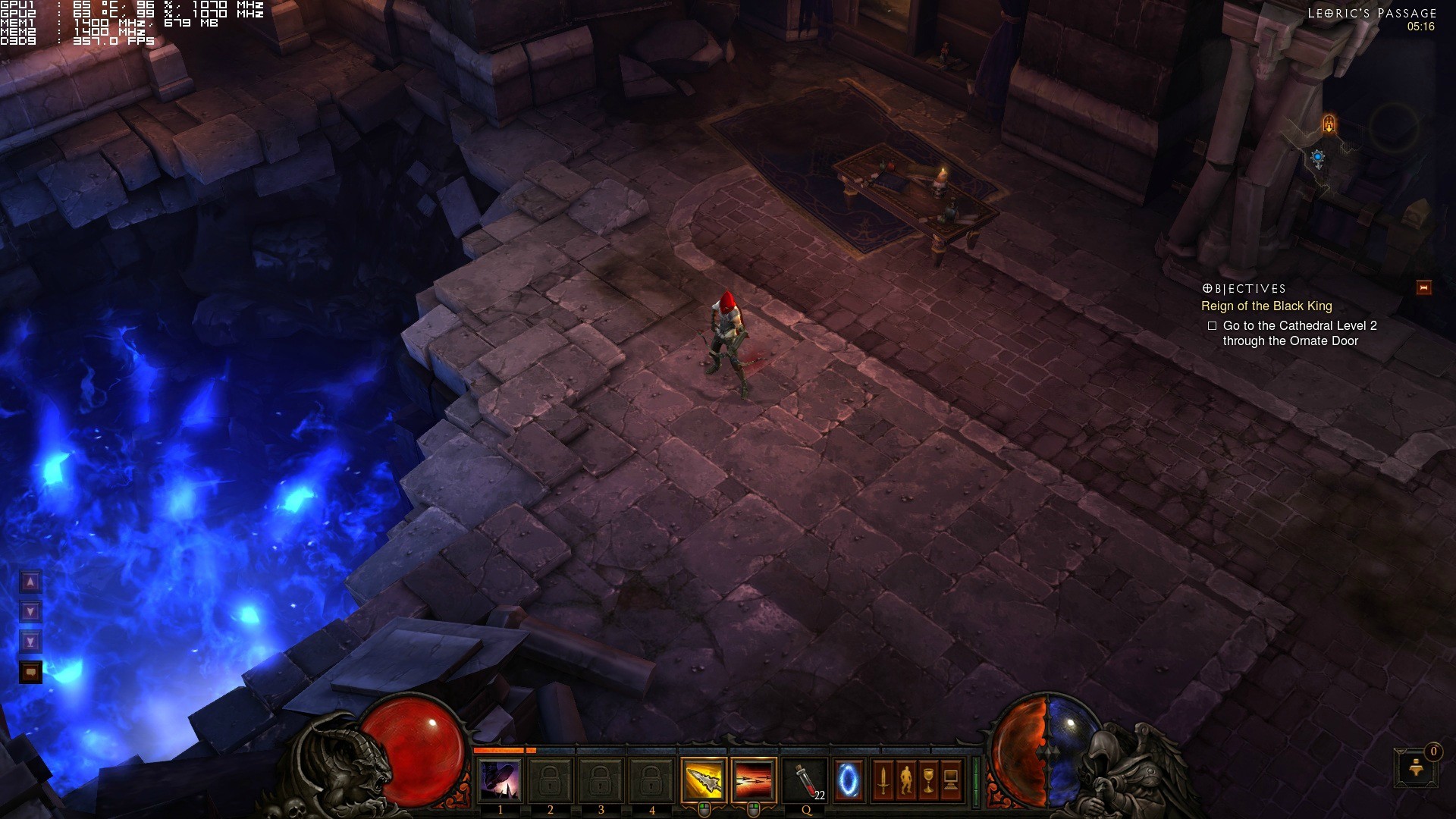This screenshot has height=819, width=1456.
Task: Select the Reign of the Black King quest
Action: (1266, 306)
